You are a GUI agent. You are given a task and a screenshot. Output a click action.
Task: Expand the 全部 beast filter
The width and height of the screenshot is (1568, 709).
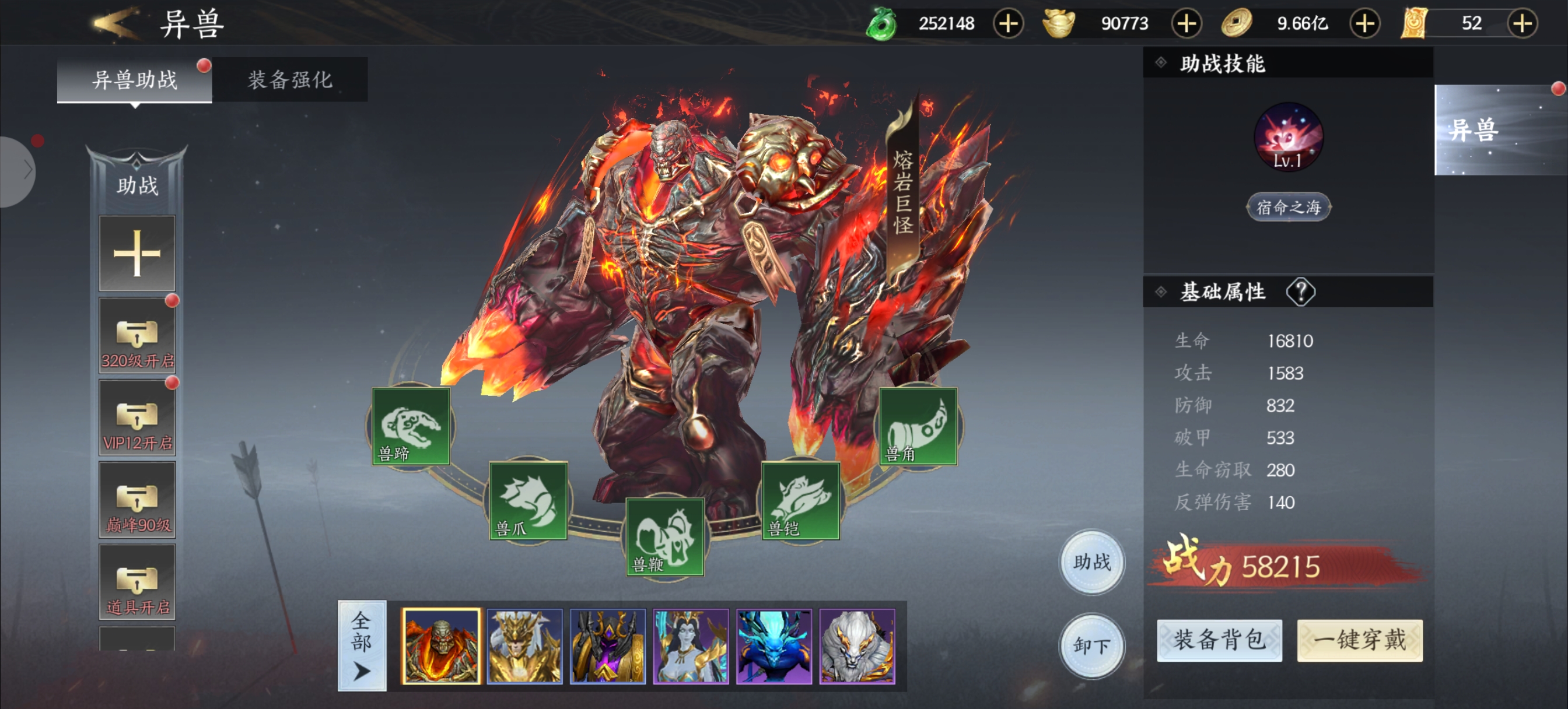(x=362, y=646)
